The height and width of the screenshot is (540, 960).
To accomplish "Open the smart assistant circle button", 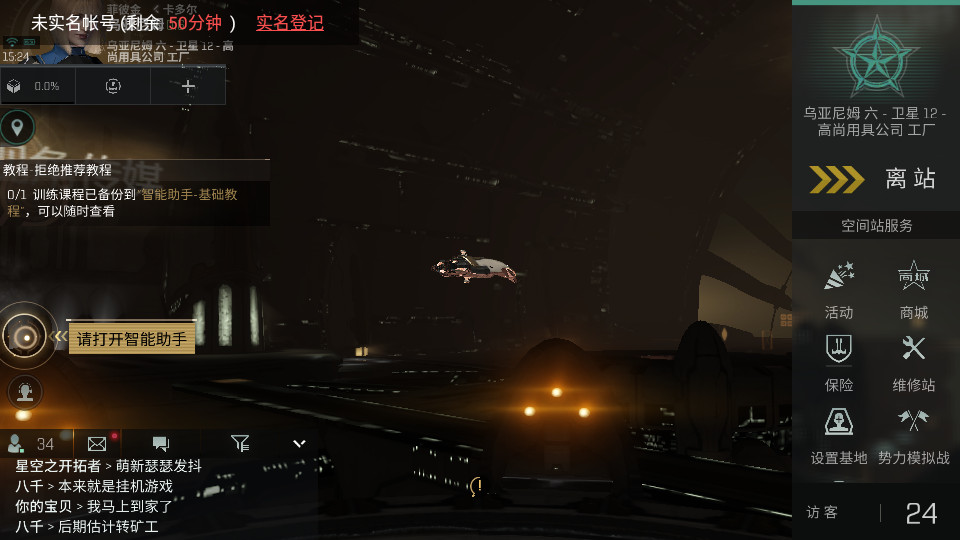I will tap(24, 336).
